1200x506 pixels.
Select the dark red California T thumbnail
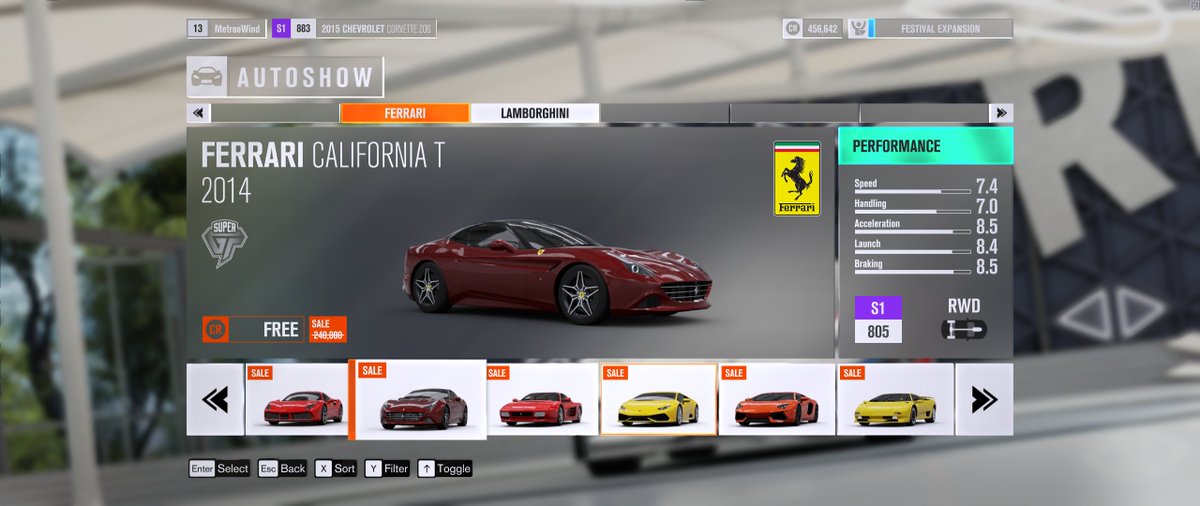[417, 400]
